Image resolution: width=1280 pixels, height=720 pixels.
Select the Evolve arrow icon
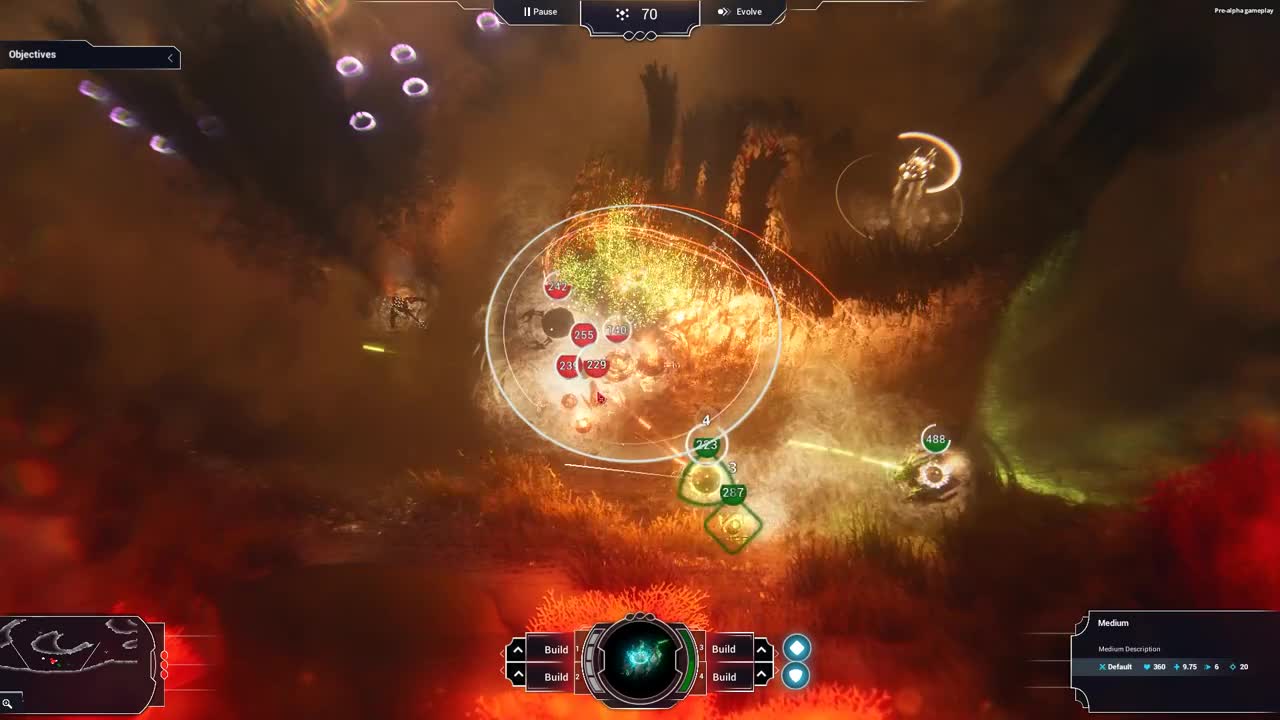pos(722,12)
